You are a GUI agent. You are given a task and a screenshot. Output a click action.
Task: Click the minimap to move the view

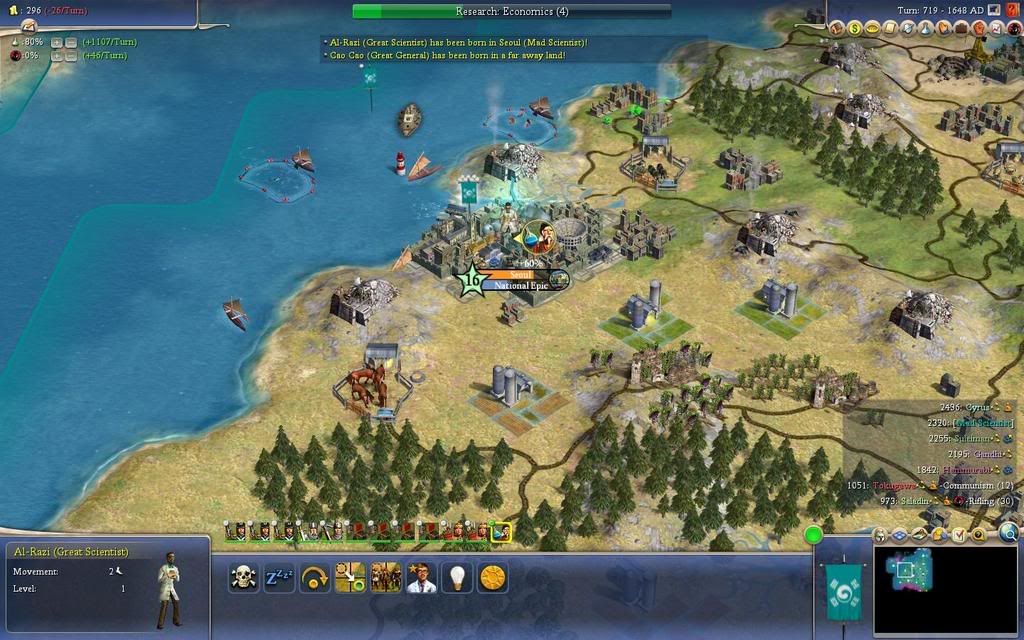[946, 590]
